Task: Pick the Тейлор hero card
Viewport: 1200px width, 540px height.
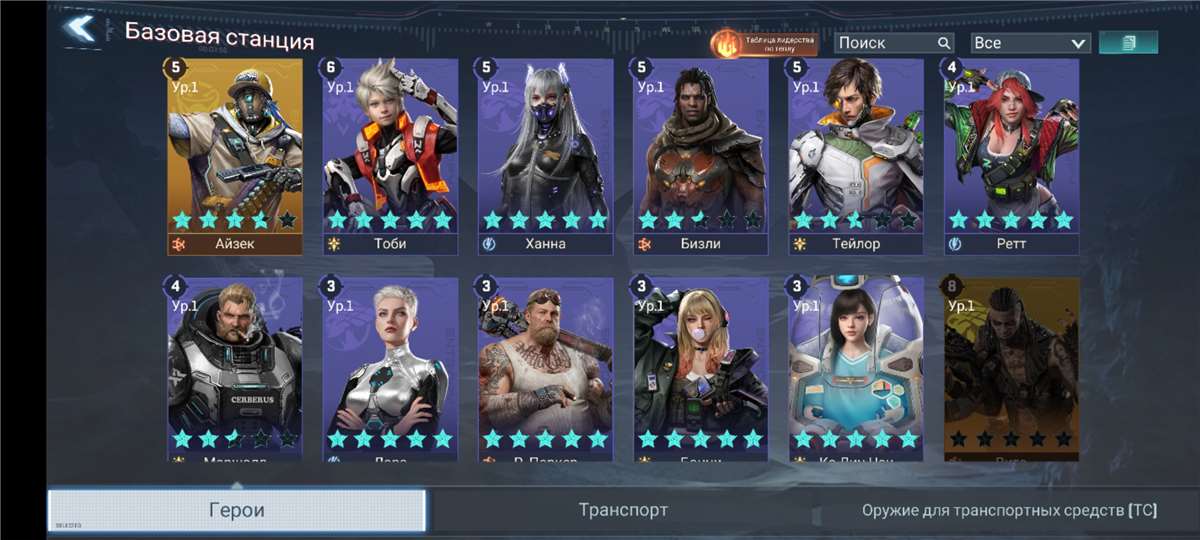Action: pos(855,155)
